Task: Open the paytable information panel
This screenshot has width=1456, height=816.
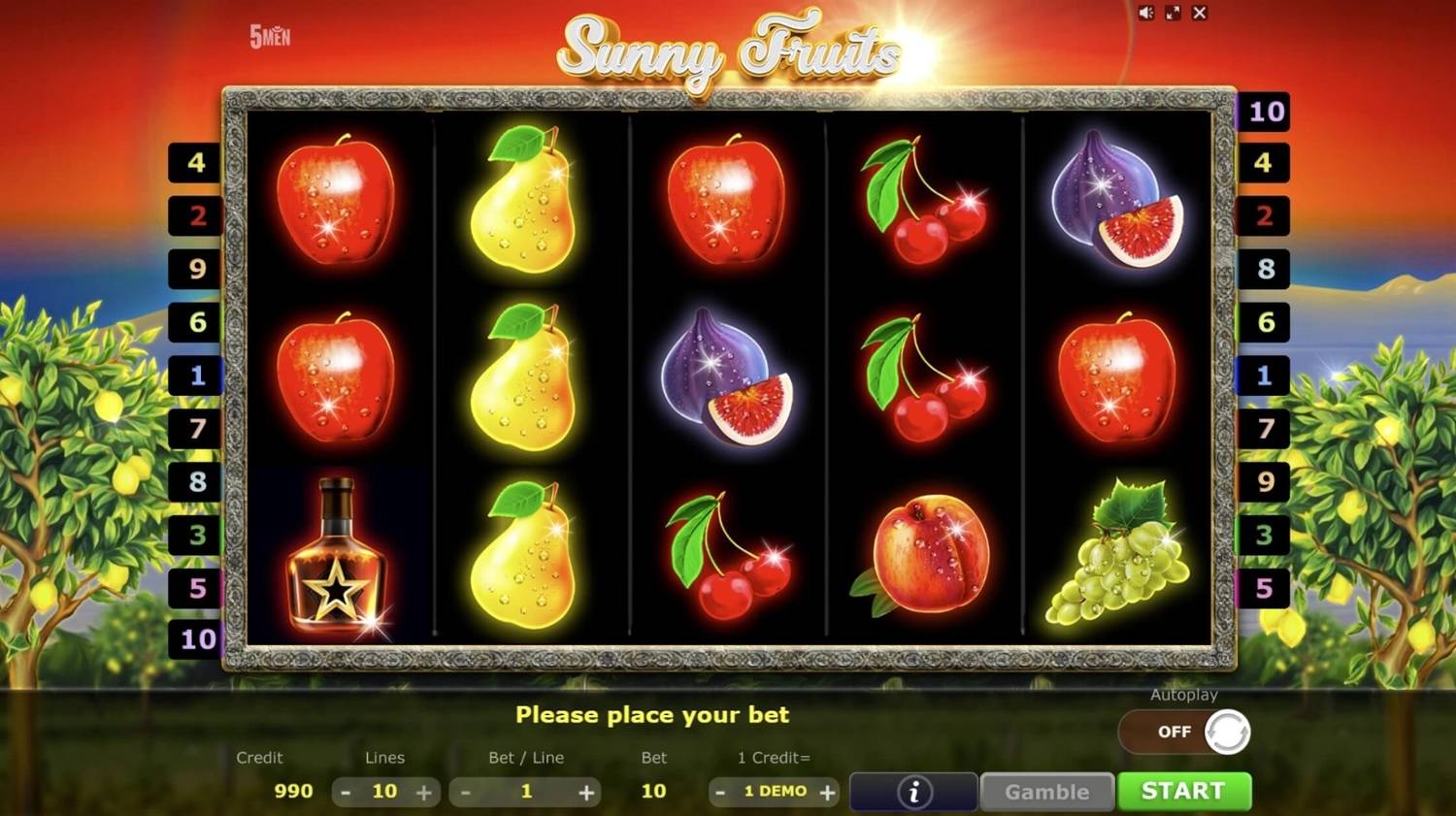Action: (912, 791)
